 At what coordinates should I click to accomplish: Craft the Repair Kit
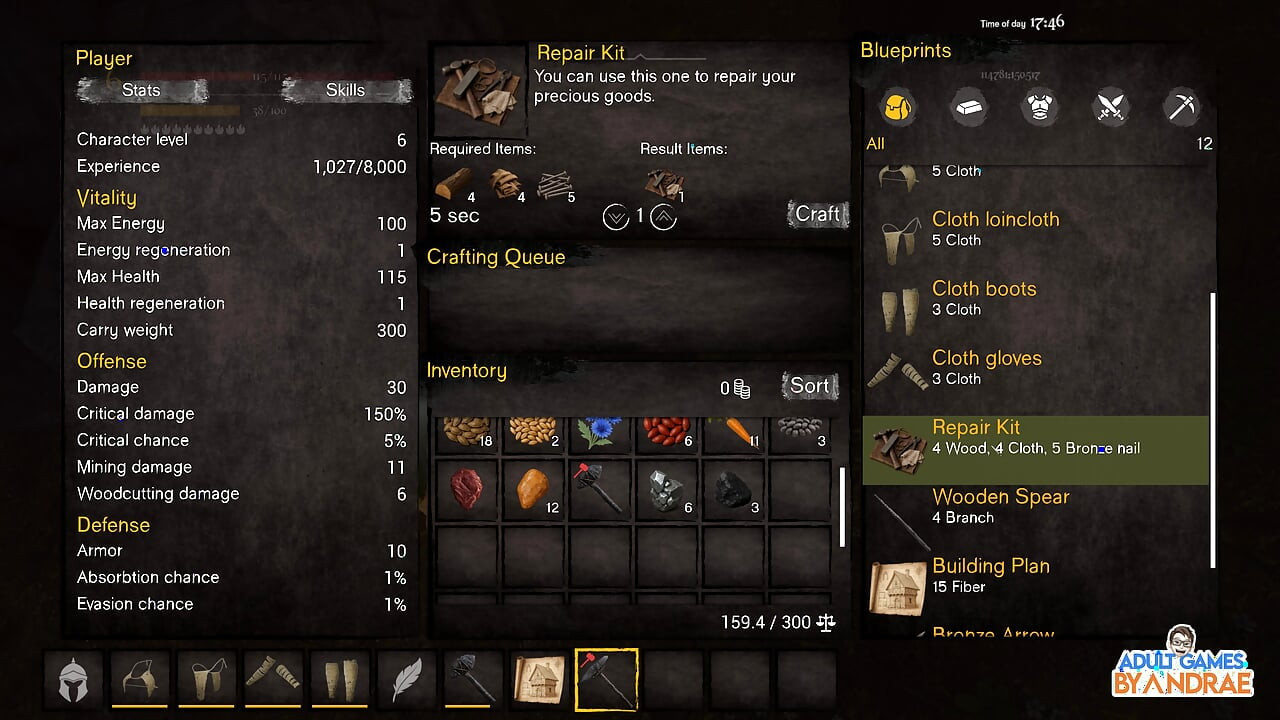(x=817, y=214)
